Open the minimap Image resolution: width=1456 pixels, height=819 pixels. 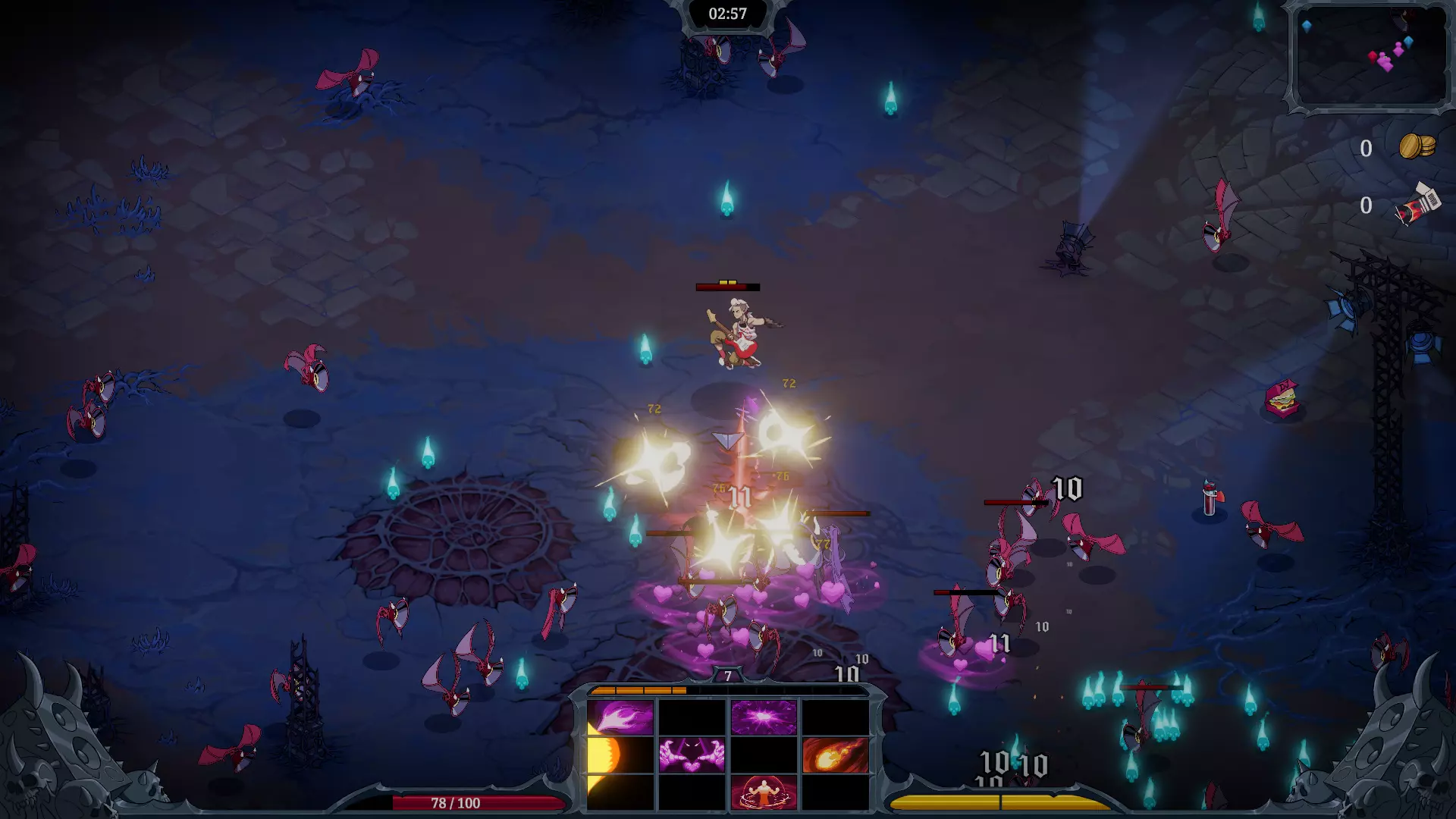pos(1370,57)
